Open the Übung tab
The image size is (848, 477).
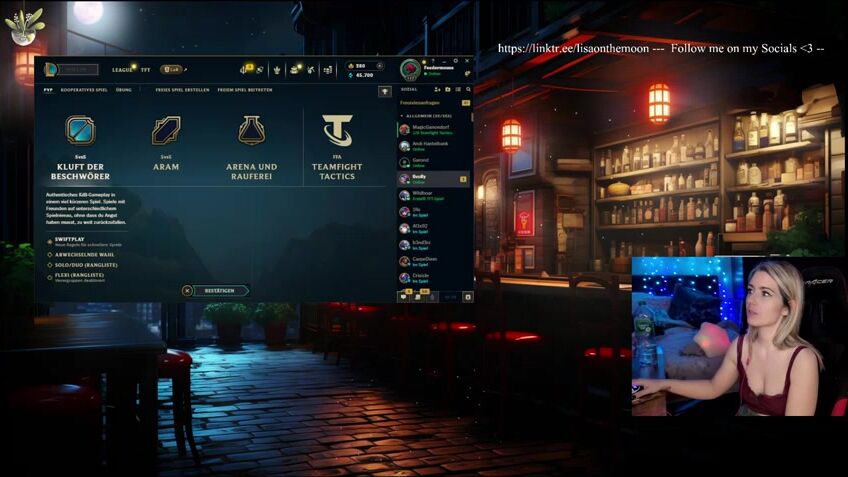click(x=123, y=90)
